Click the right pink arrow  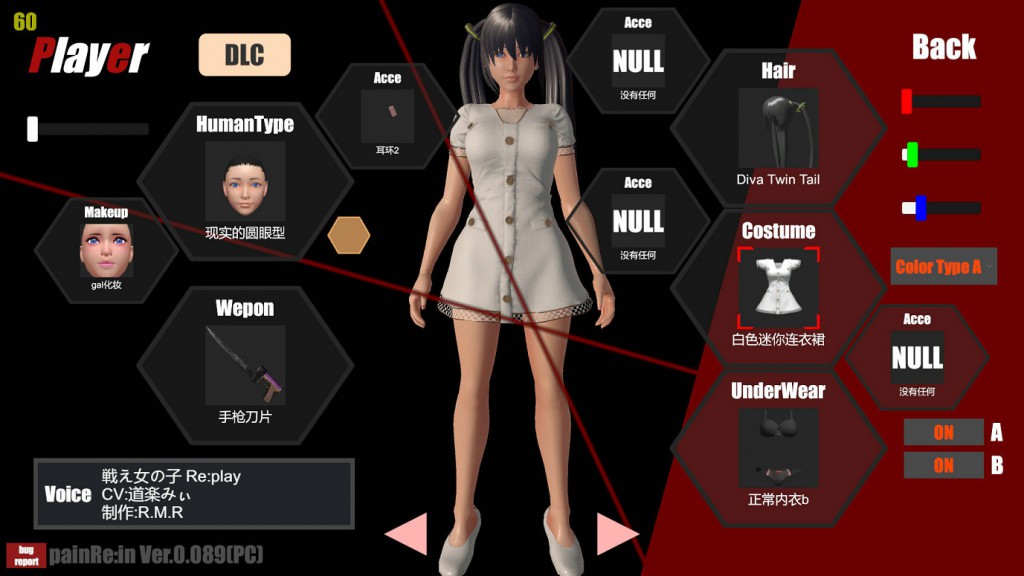(x=617, y=533)
